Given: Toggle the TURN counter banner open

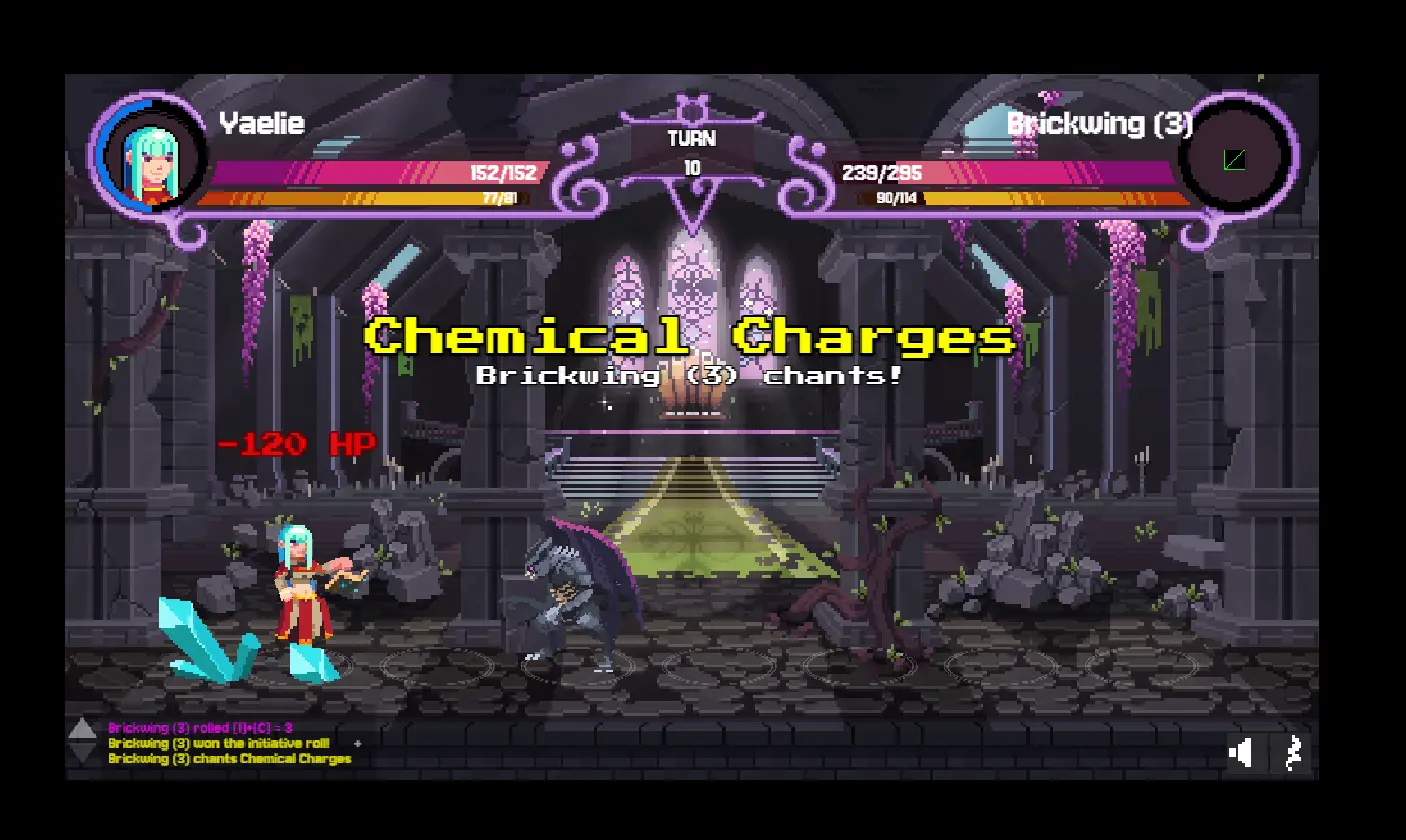Looking at the screenshot, I should 690,139.
